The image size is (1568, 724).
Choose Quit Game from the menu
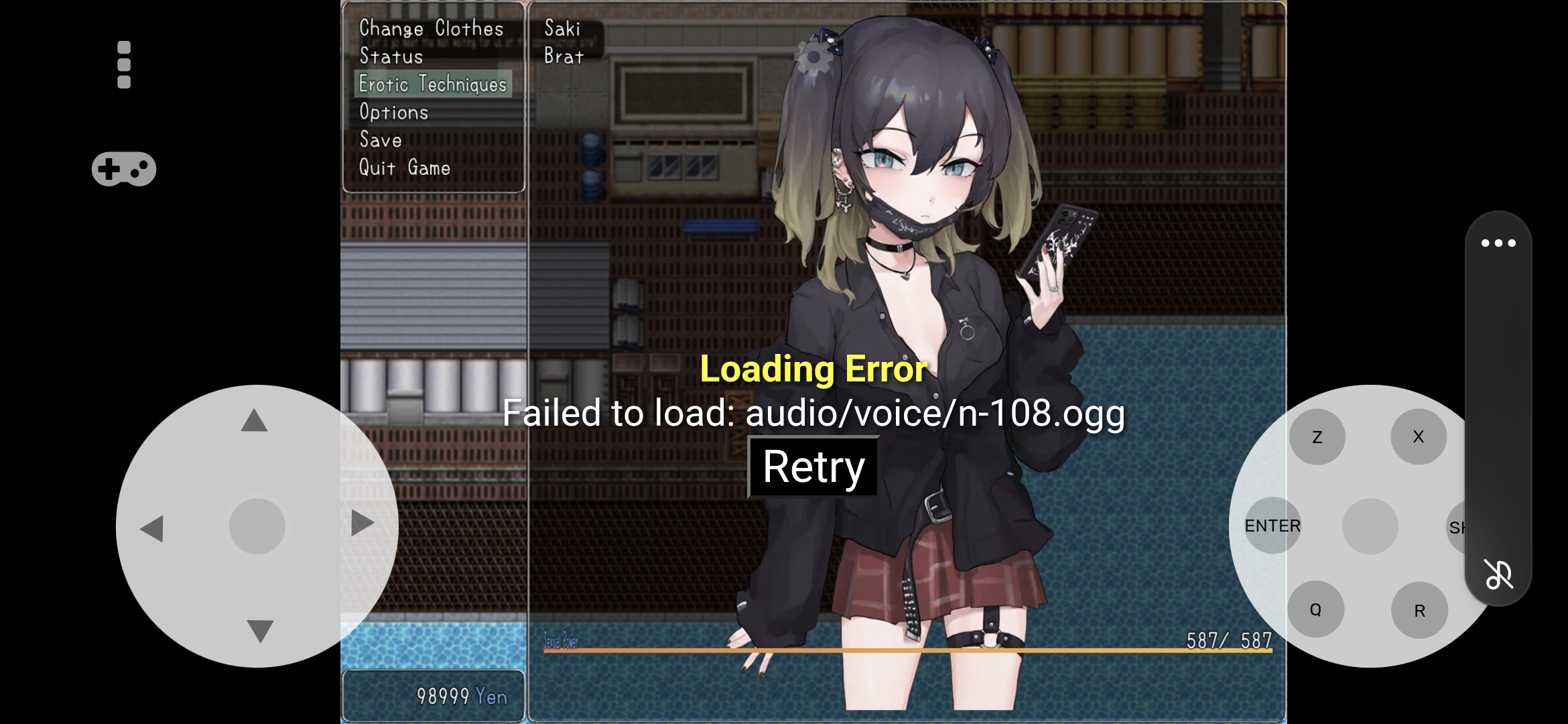(405, 168)
